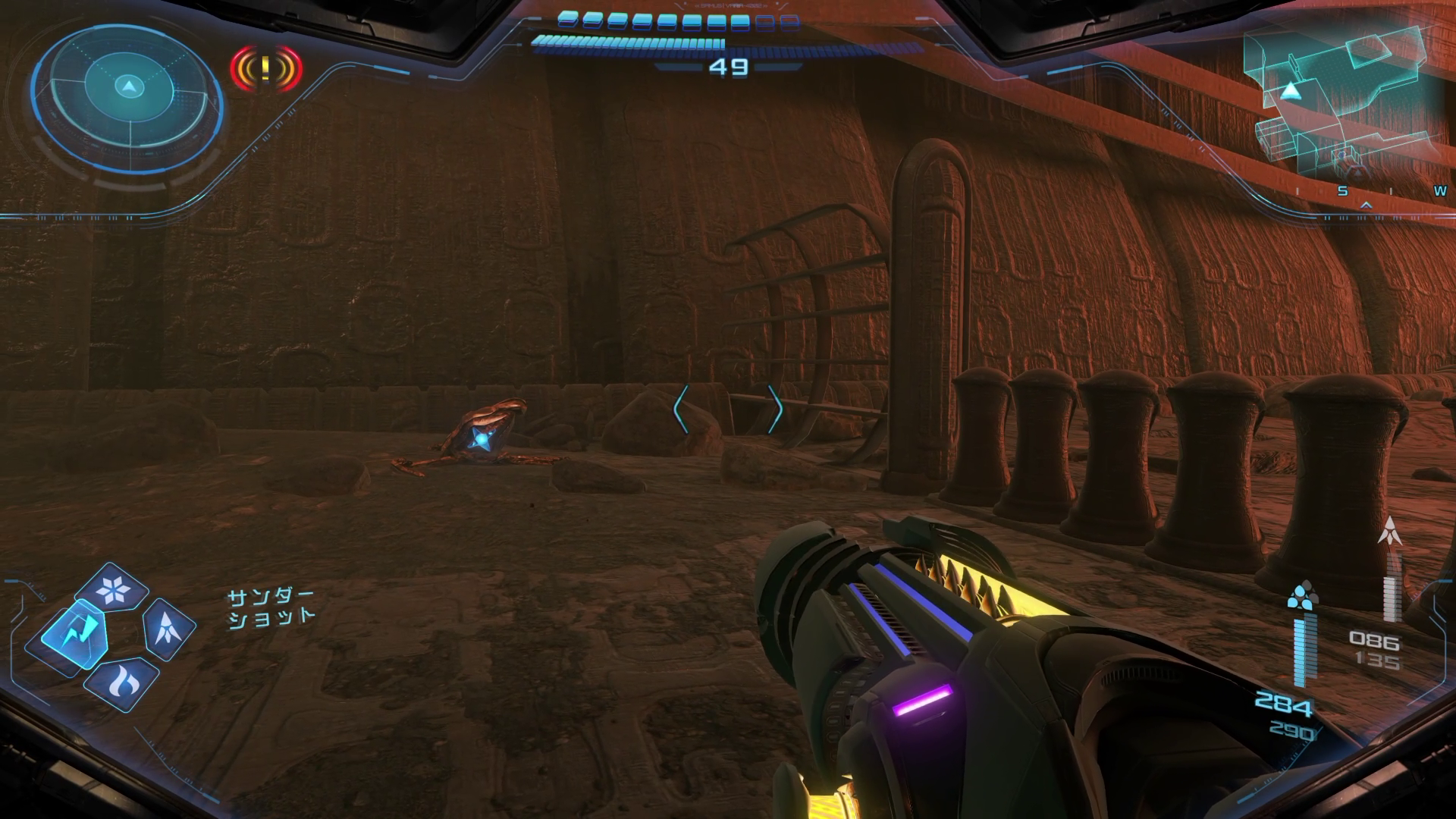Select the ice snowflake shot icon
Image resolution: width=1456 pixels, height=819 pixels.
point(115,589)
